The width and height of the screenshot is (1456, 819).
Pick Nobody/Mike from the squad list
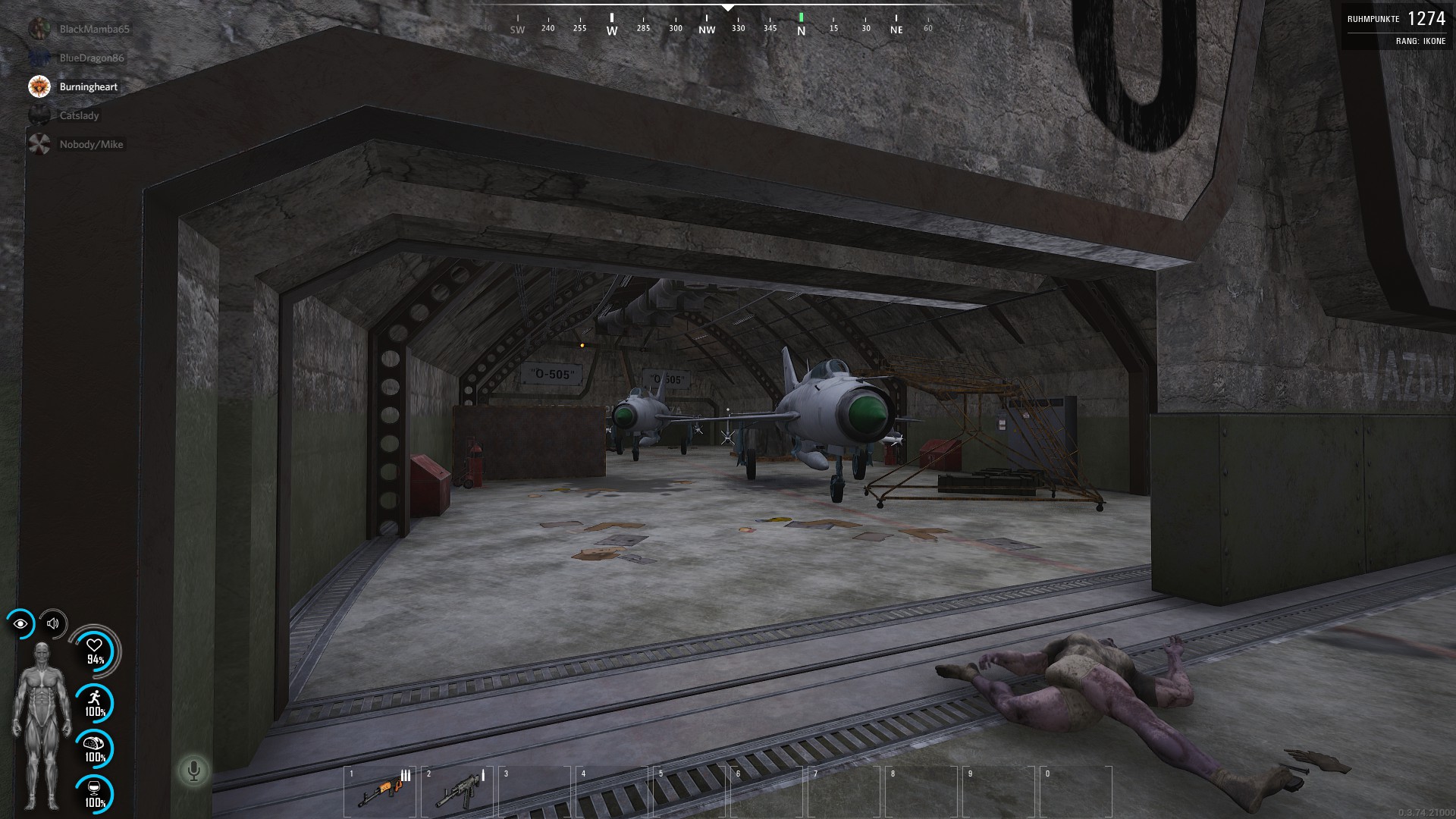(90, 144)
